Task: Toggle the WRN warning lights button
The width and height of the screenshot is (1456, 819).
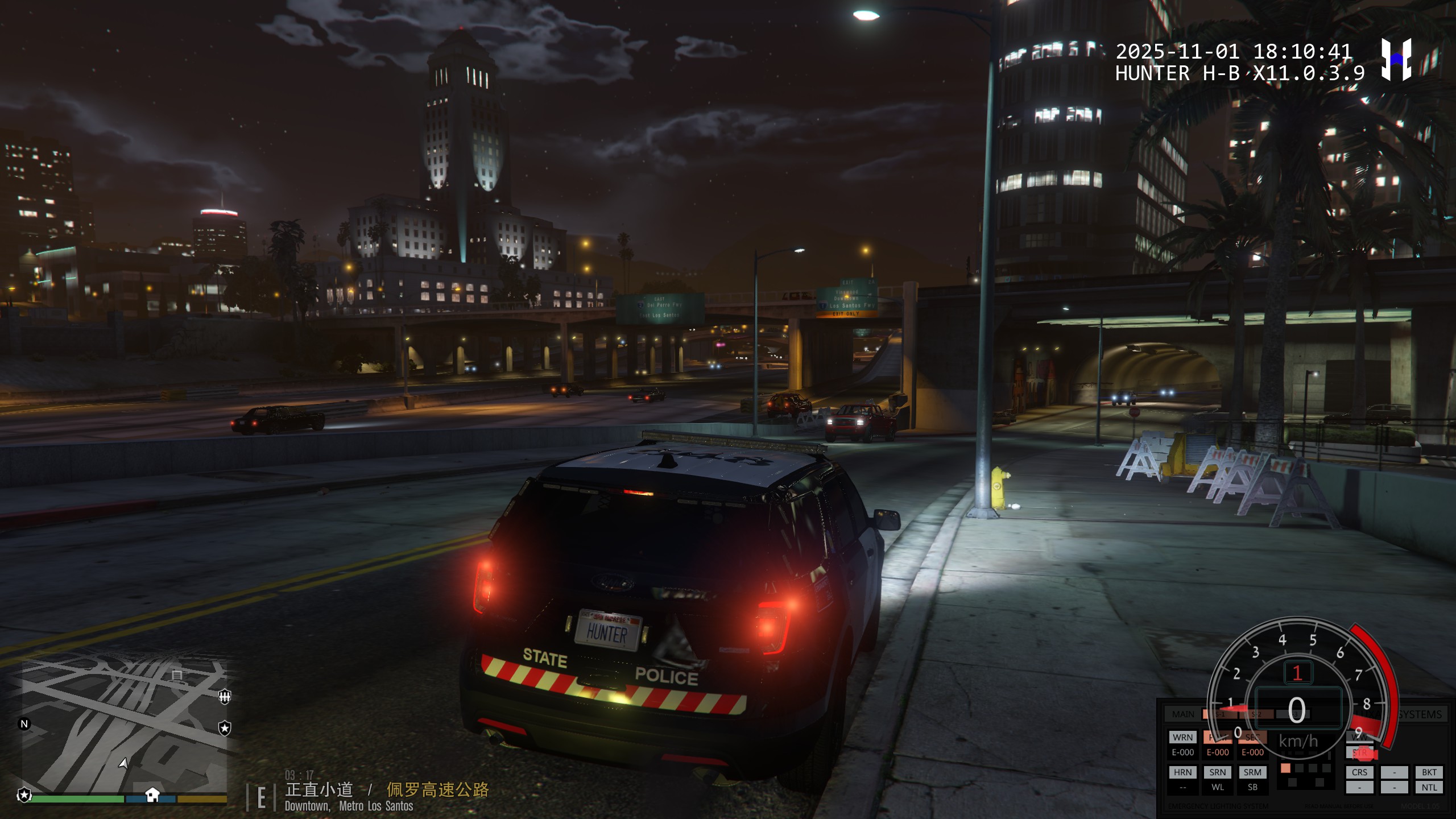Action: point(1182,737)
